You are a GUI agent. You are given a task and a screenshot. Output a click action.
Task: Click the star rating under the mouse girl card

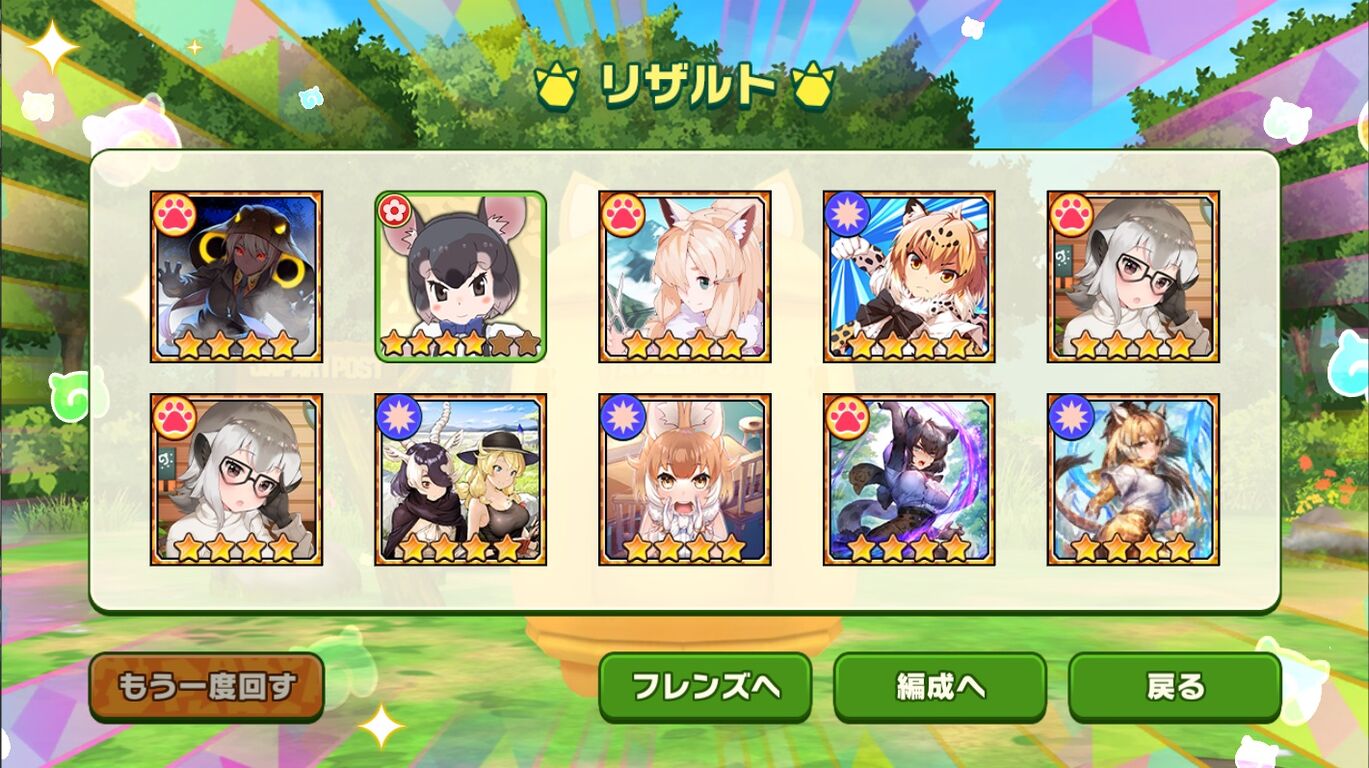tap(460, 343)
